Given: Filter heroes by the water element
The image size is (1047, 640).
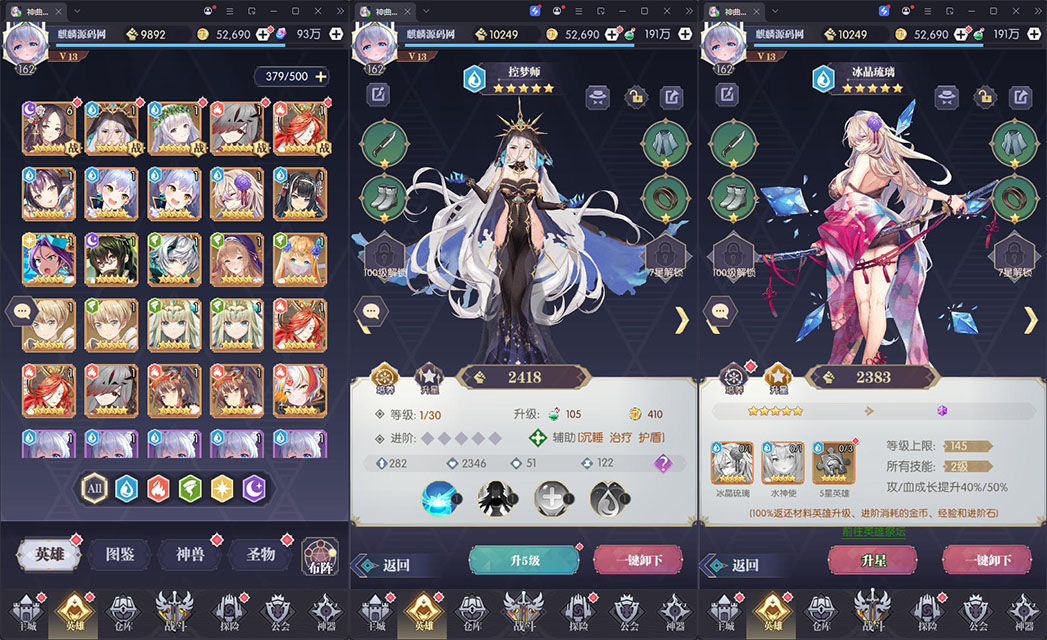Looking at the screenshot, I should pos(127,488).
